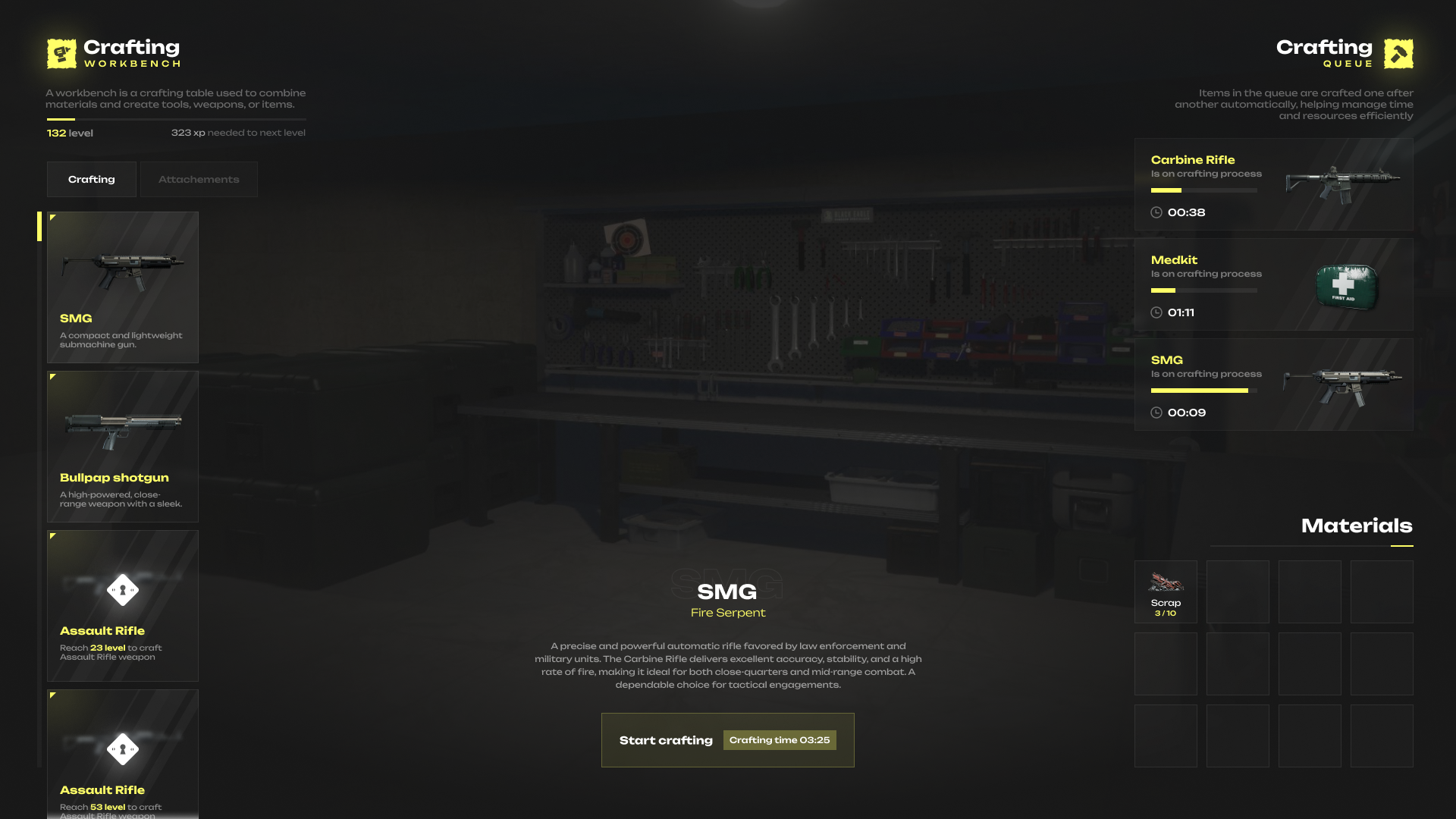Click the clock icon beside the Medkit timer
1456x819 pixels.
point(1156,312)
